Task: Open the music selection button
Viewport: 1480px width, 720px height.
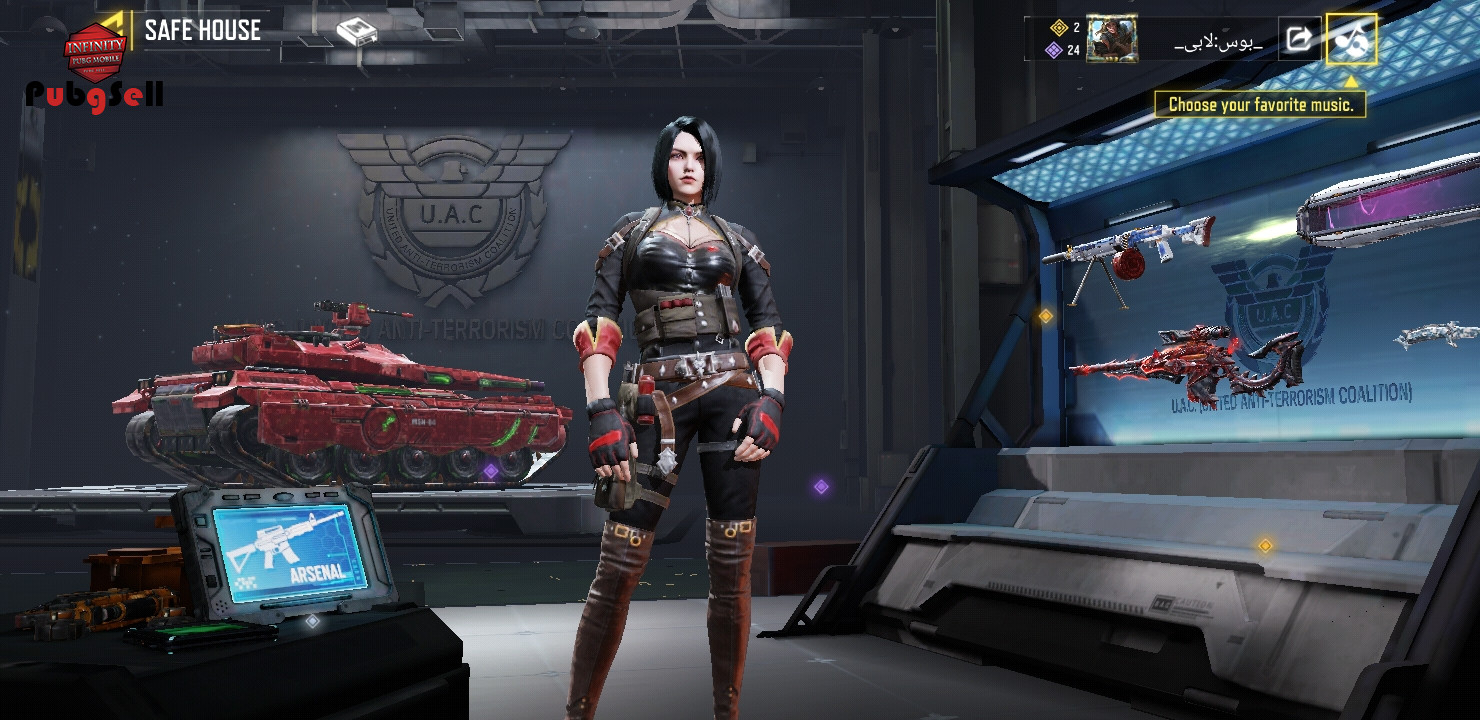Action: [1351, 40]
